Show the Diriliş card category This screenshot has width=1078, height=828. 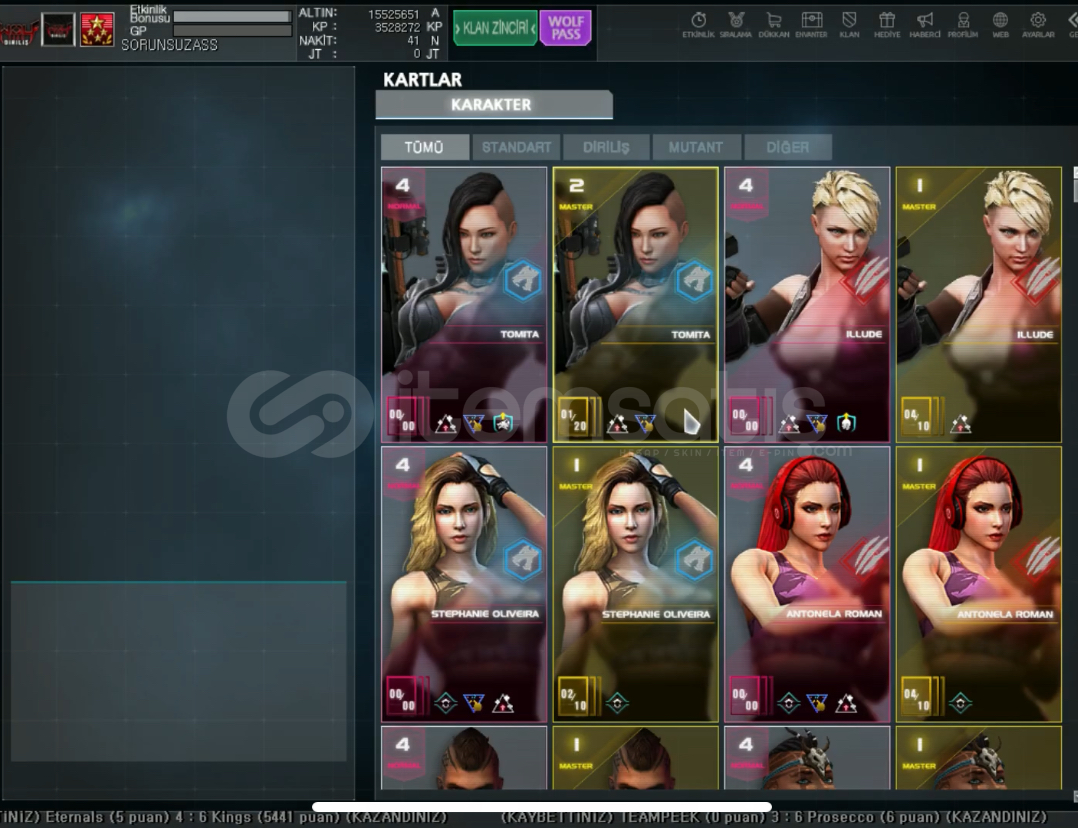point(606,147)
